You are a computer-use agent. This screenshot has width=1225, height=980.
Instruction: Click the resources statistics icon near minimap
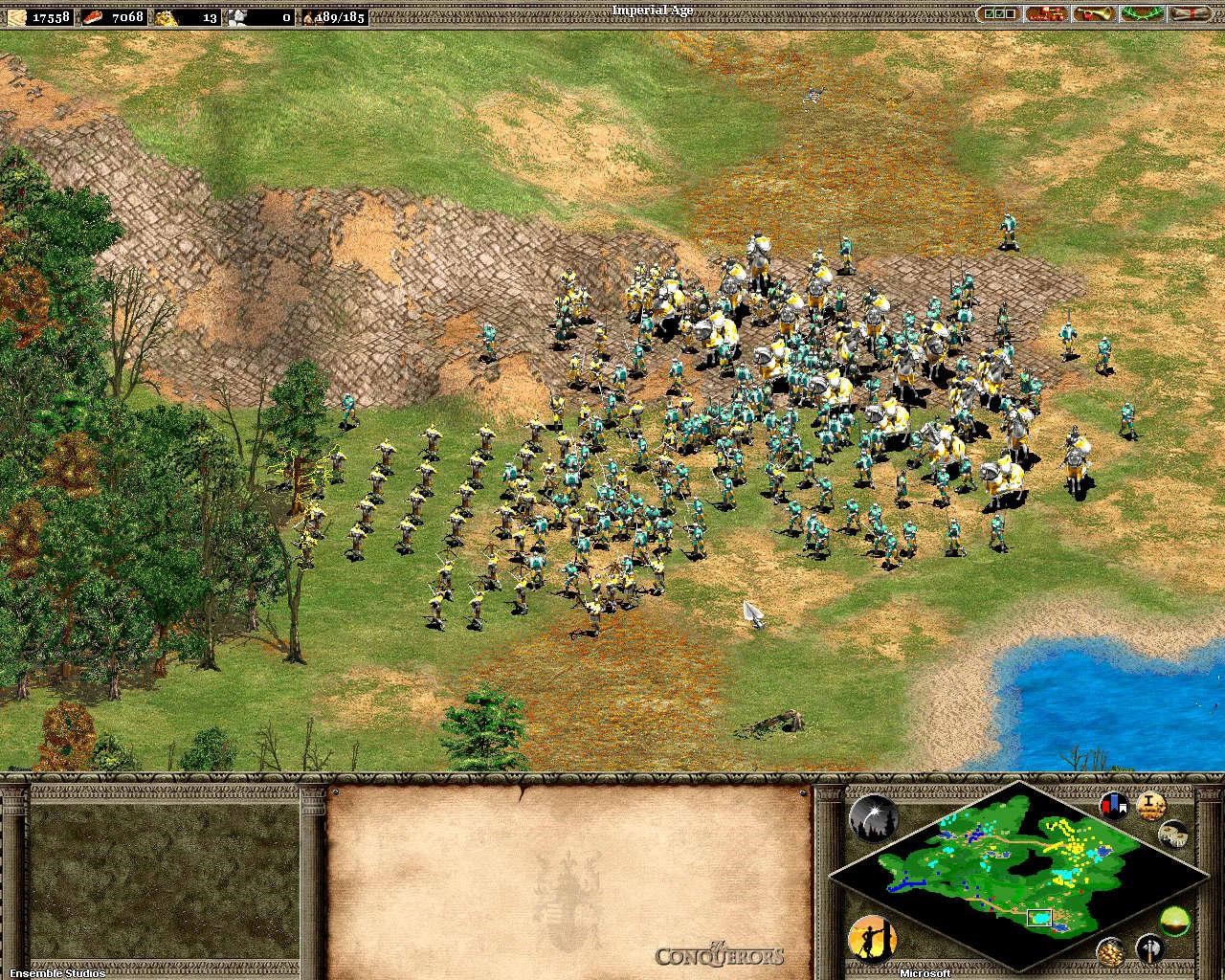[1172, 835]
